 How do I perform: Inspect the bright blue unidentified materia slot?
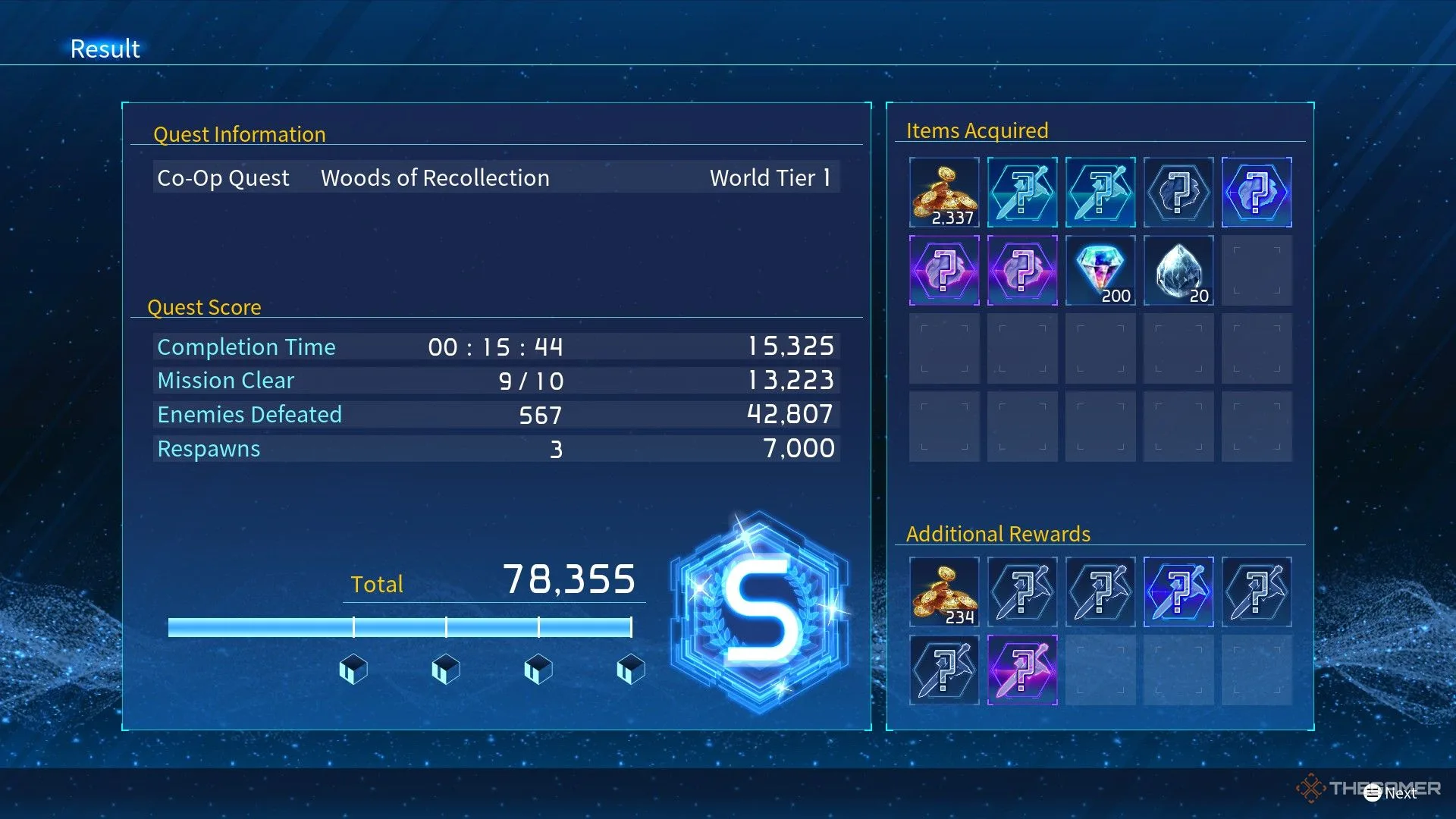point(1257,193)
